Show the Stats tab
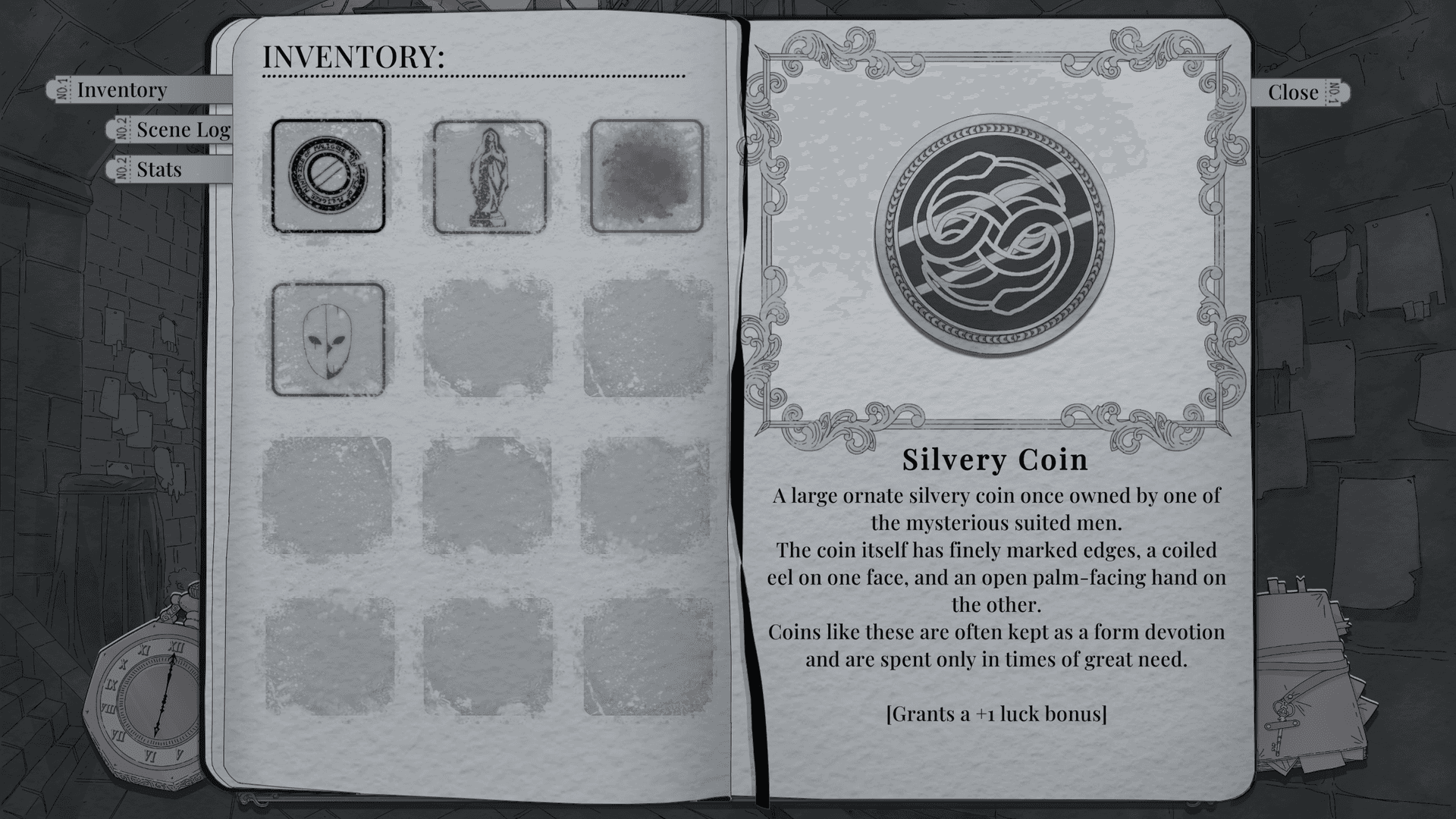This screenshot has height=819, width=1456. point(159,169)
